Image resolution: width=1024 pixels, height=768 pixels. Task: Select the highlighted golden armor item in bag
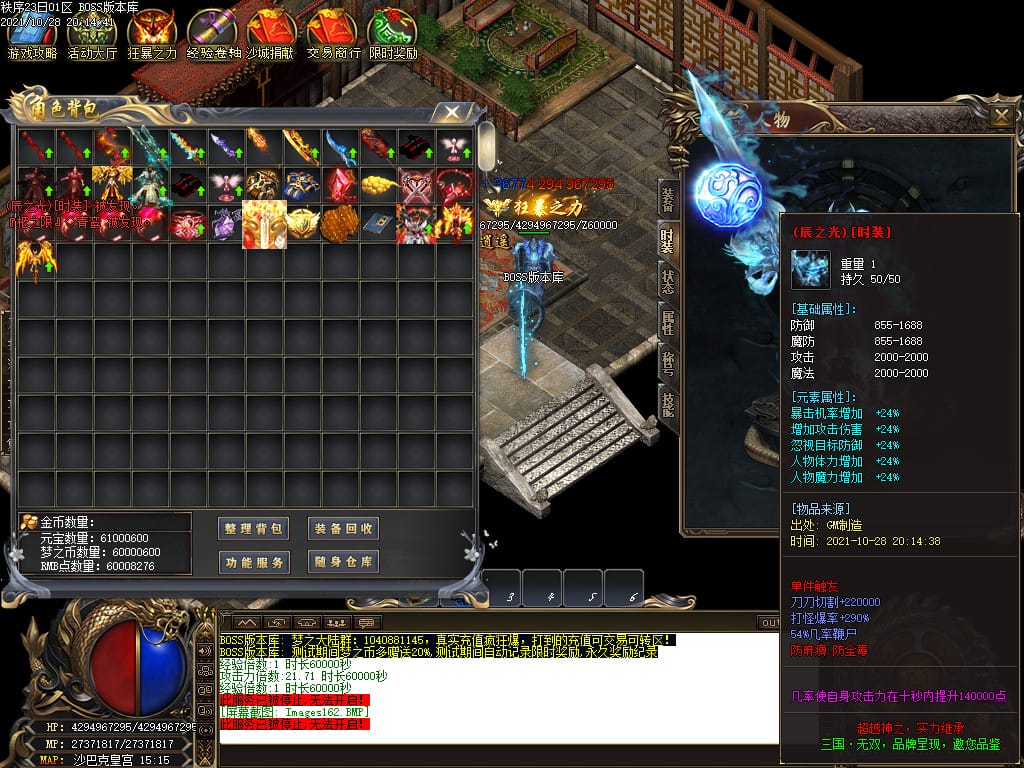(264, 223)
